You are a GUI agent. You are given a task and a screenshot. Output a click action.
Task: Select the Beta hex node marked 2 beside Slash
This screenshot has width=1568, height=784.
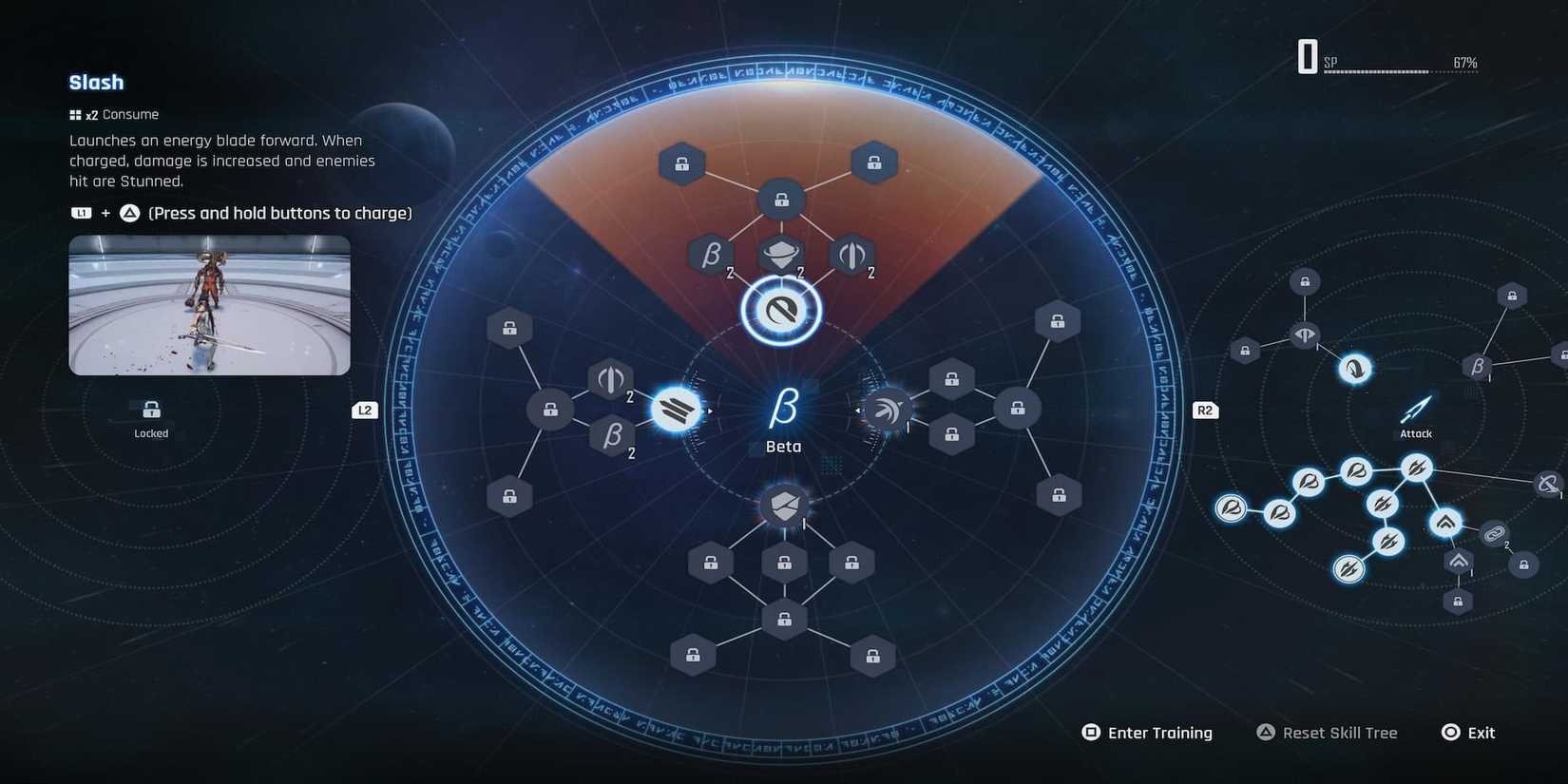tap(711, 255)
